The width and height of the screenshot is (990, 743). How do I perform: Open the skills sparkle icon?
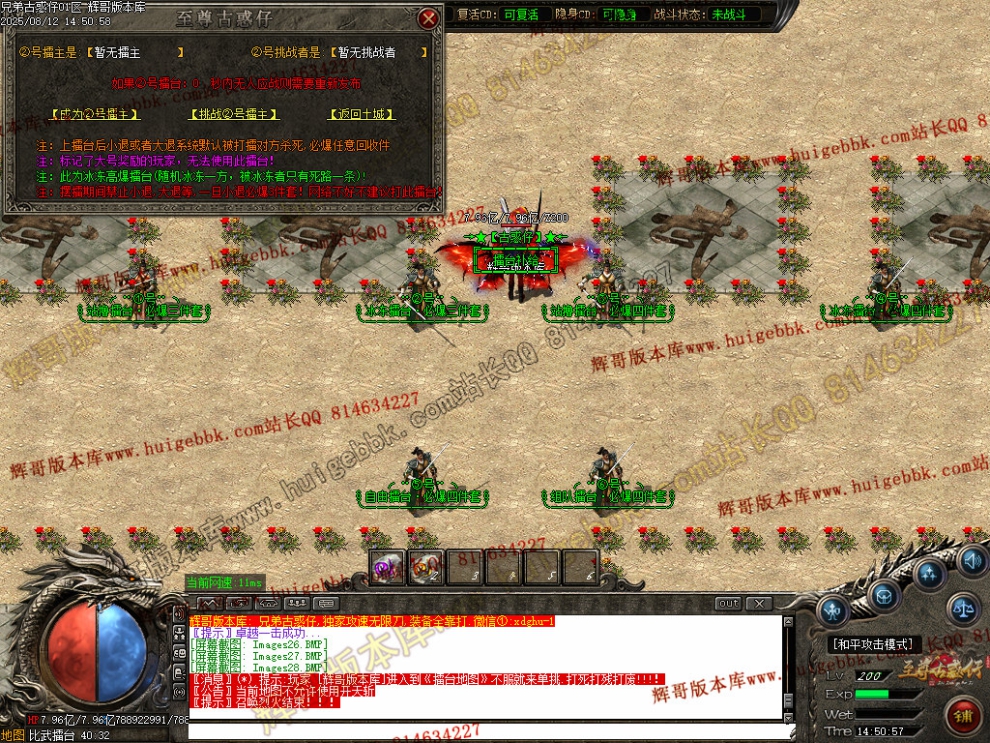[x=930, y=574]
